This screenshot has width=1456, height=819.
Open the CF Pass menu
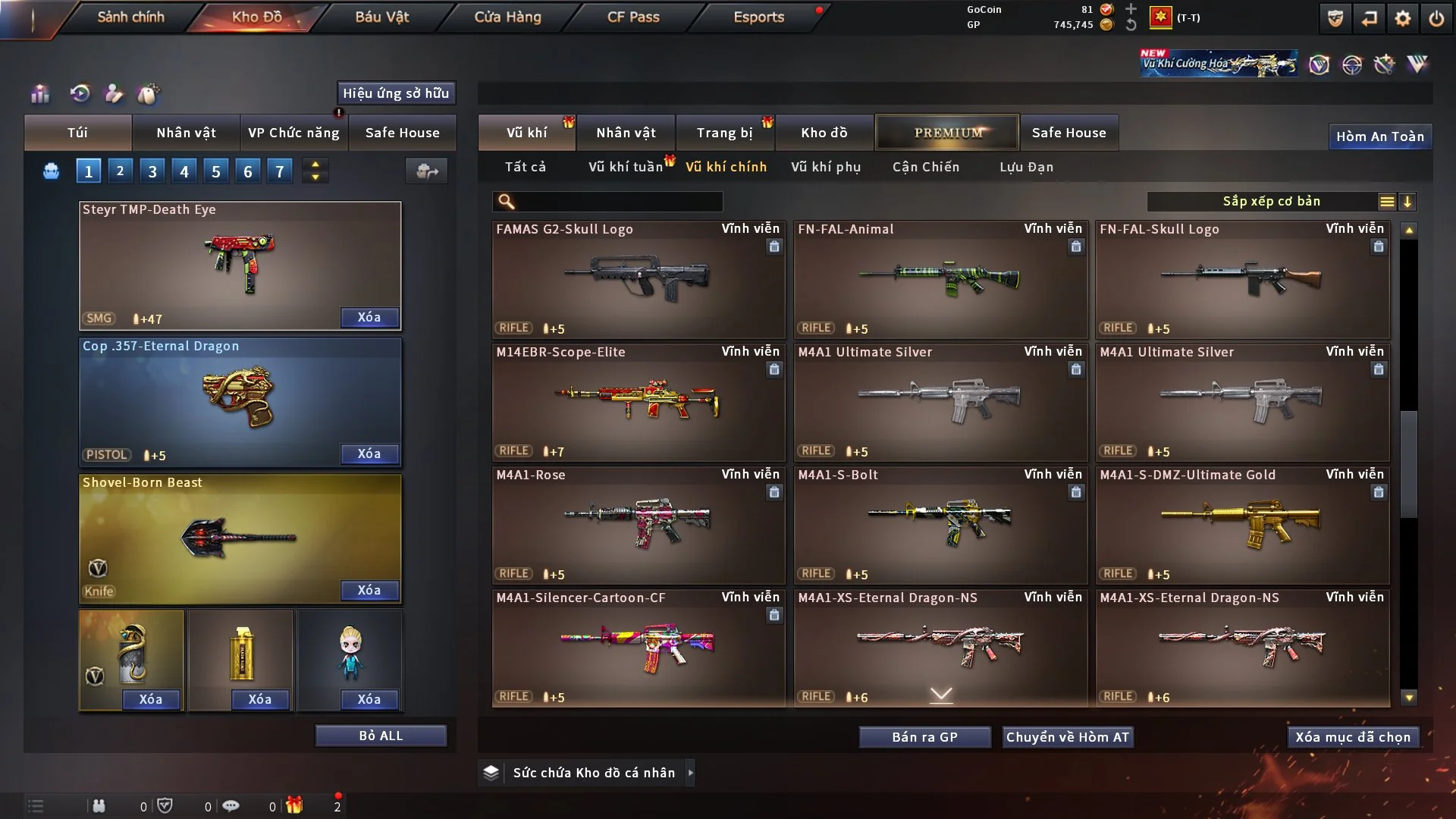click(x=633, y=17)
